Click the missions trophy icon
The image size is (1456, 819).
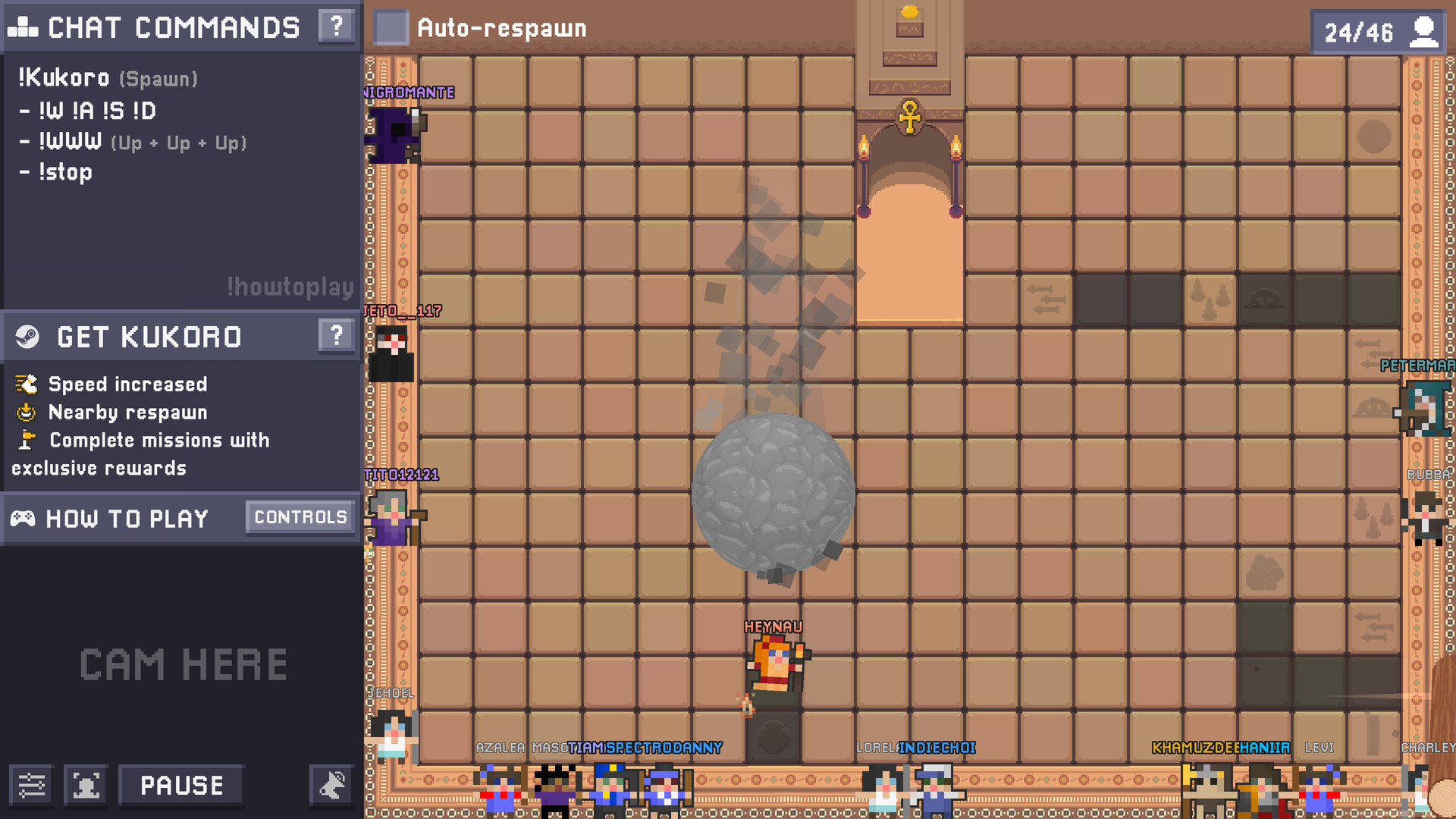[25, 440]
